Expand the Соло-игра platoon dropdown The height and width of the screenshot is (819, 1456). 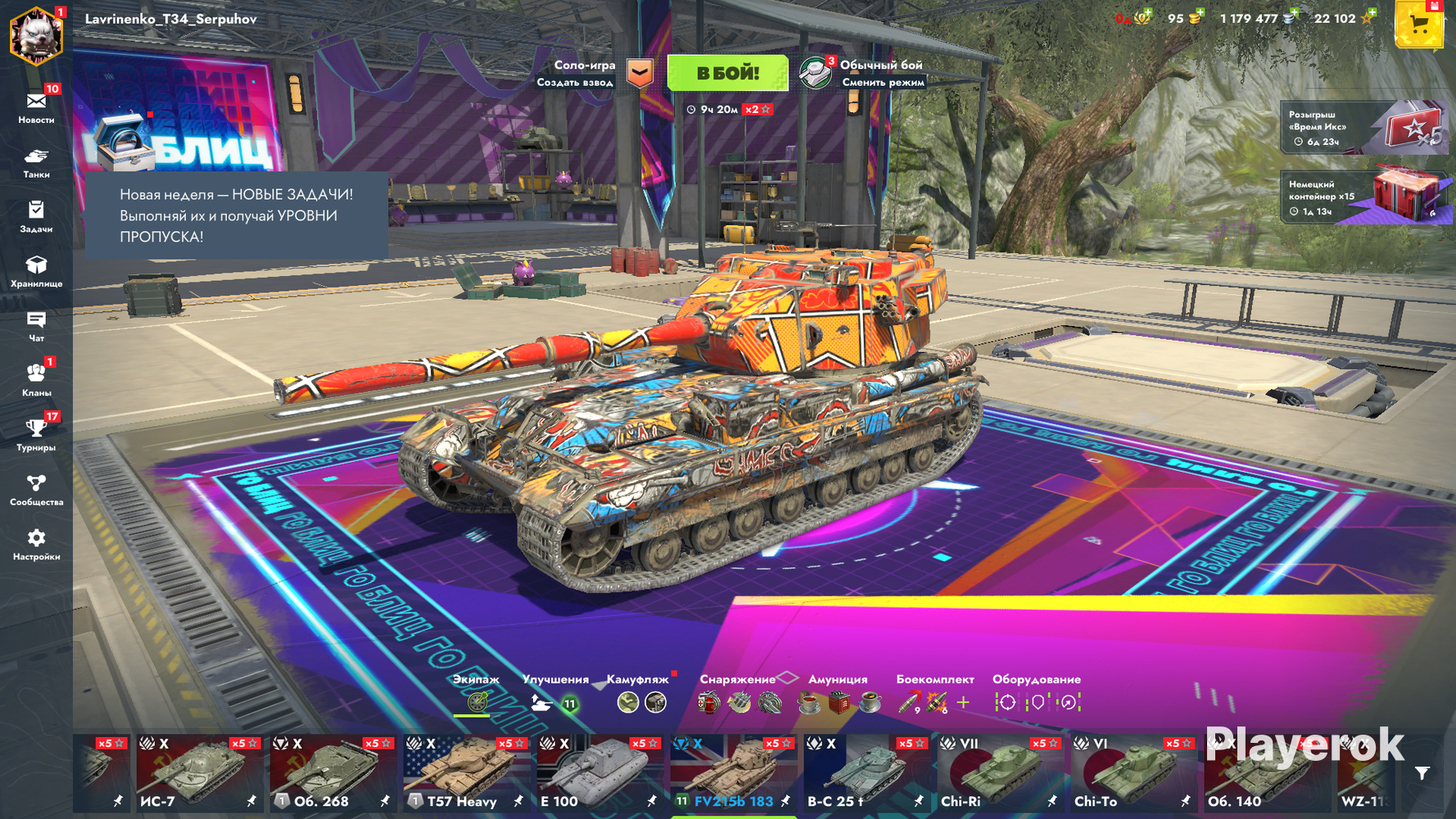(x=640, y=73)
